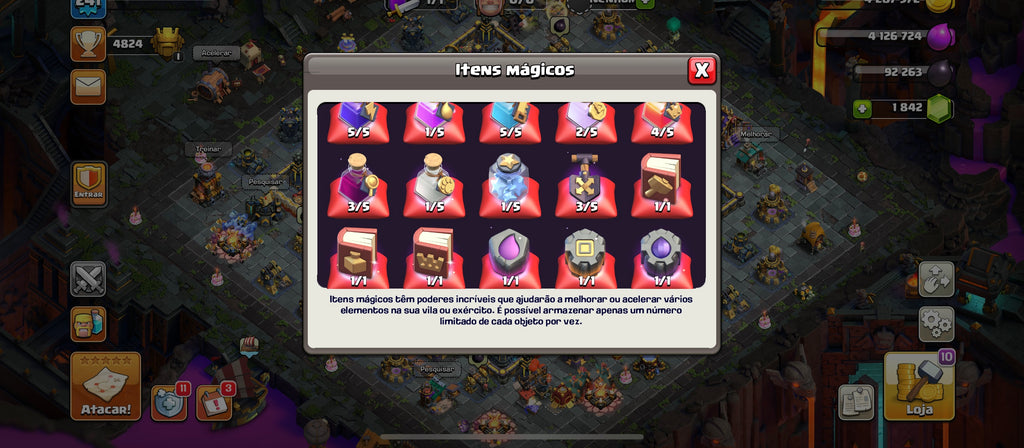
Task: Open the notes papers button beside Loja
Action: (857, 402)
